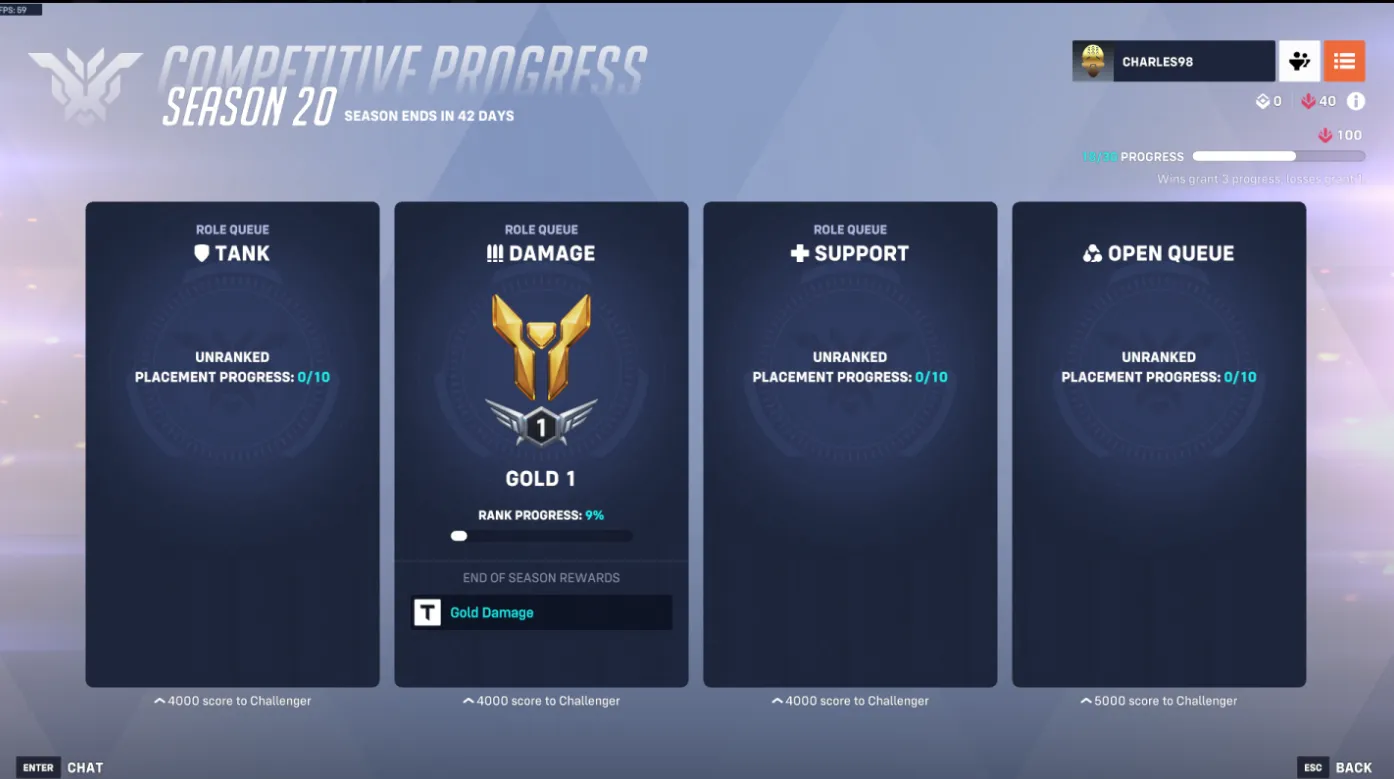The image size is (1394, 779).
Task: Open the orange menu list icon
Action: click(x=1344, y=61)
